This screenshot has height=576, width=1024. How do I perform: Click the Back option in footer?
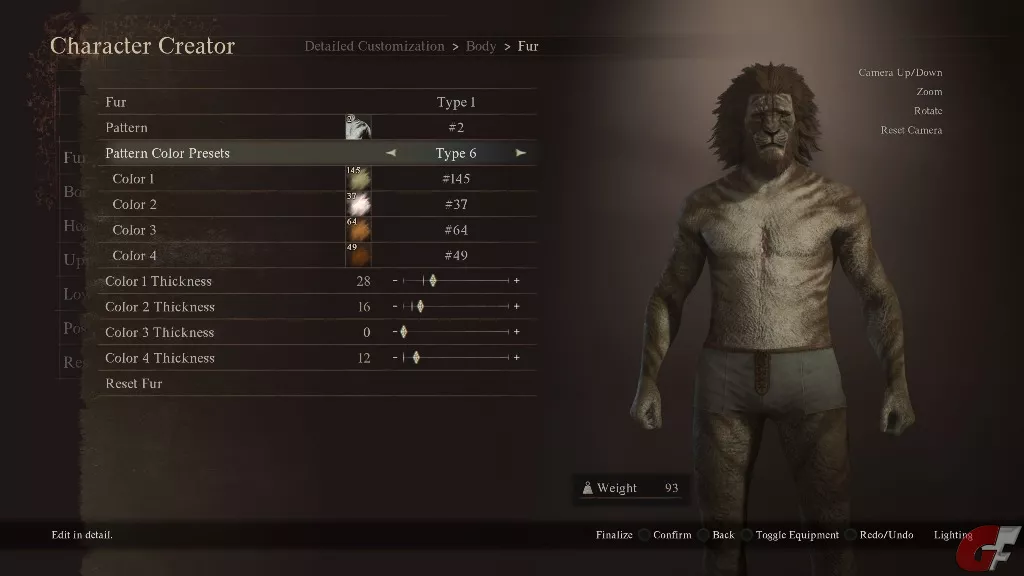(723, 535)
